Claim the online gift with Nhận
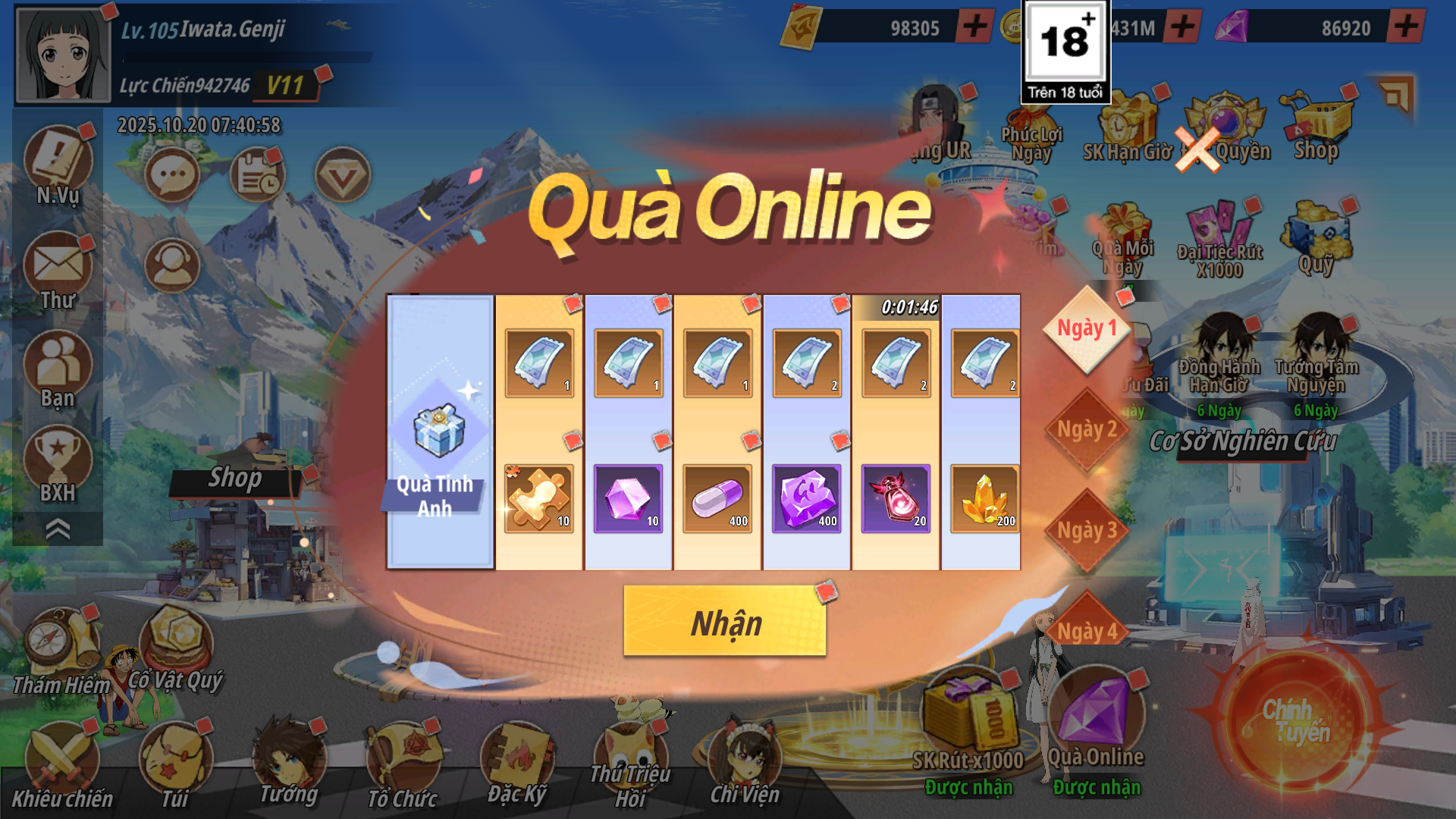The height and width of the screenshot is (819, 1456). pyautogui.click(x=724, y=621)
